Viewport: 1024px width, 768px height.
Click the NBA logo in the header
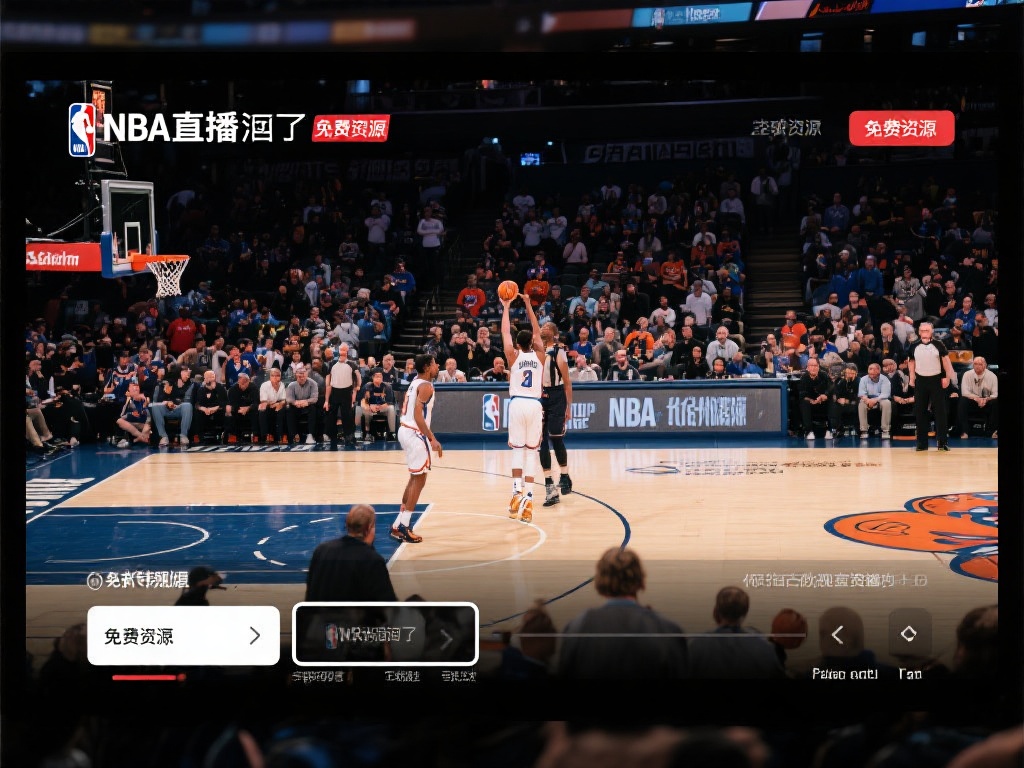coord(82,130)
